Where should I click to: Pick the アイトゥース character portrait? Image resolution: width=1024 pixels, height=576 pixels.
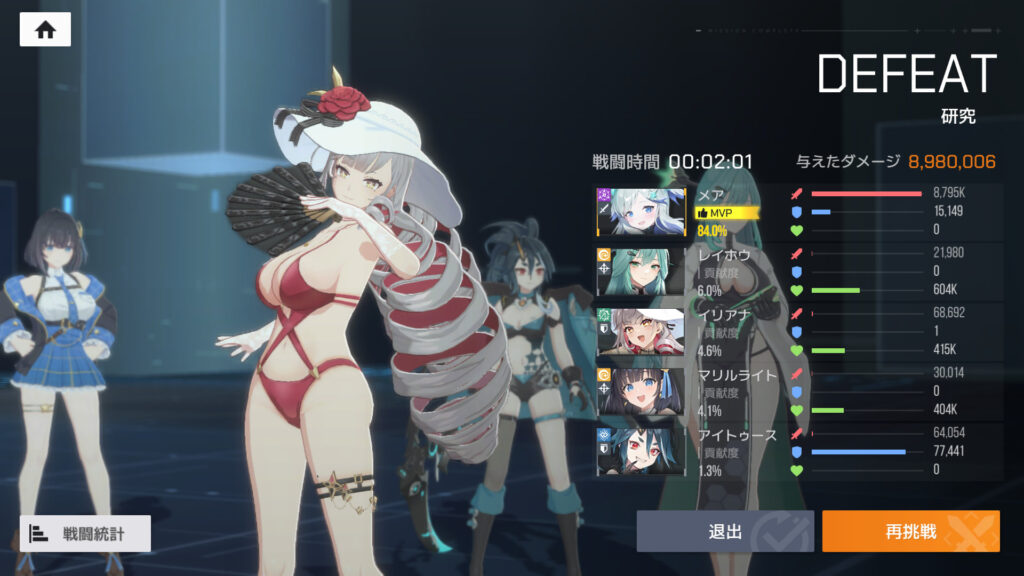(x=642, y=450)
